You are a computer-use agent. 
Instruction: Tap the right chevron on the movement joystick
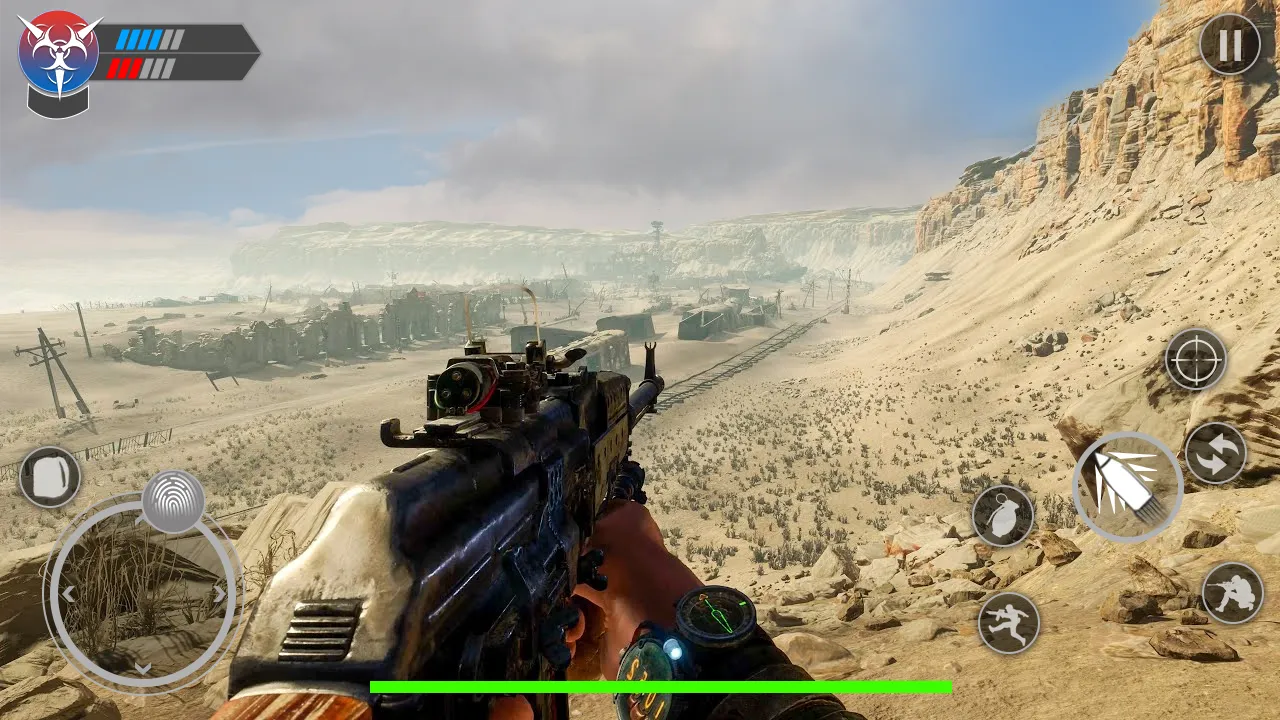click(x=220, y=593)
